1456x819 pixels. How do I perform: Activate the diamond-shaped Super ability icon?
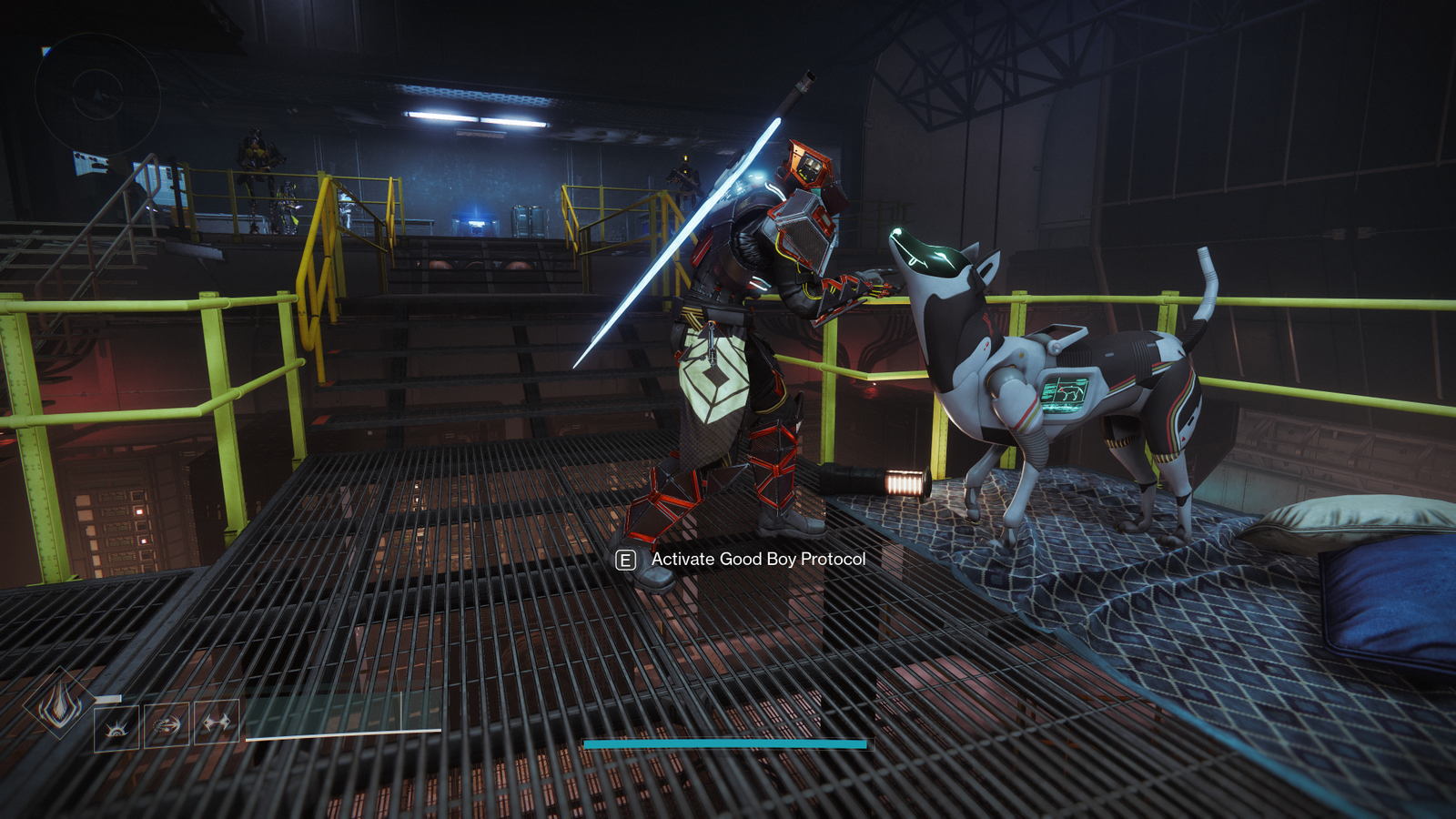(60, 703)
